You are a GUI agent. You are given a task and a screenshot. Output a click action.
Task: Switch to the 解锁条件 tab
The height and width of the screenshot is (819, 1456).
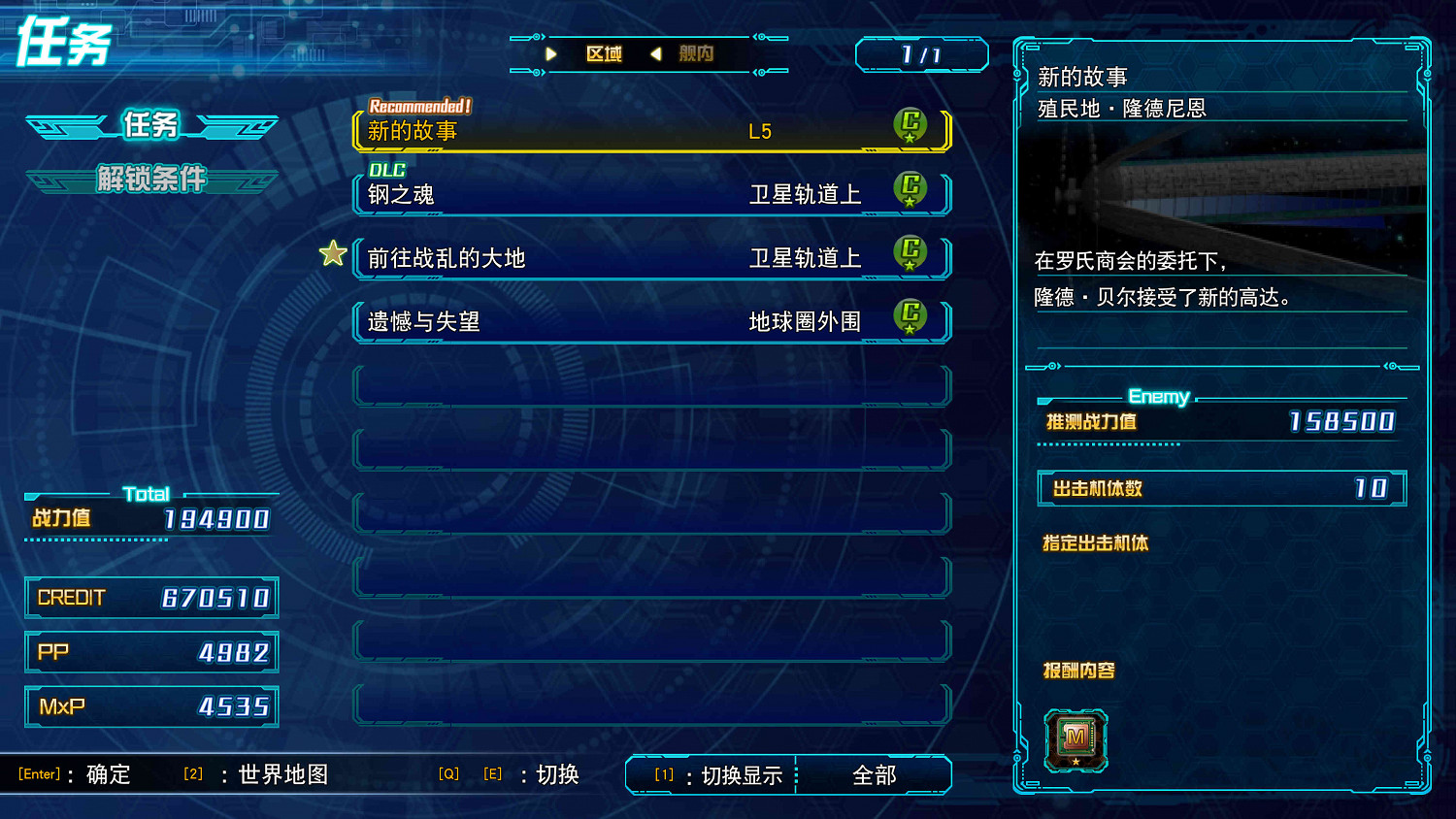click(x=151, y=180)
